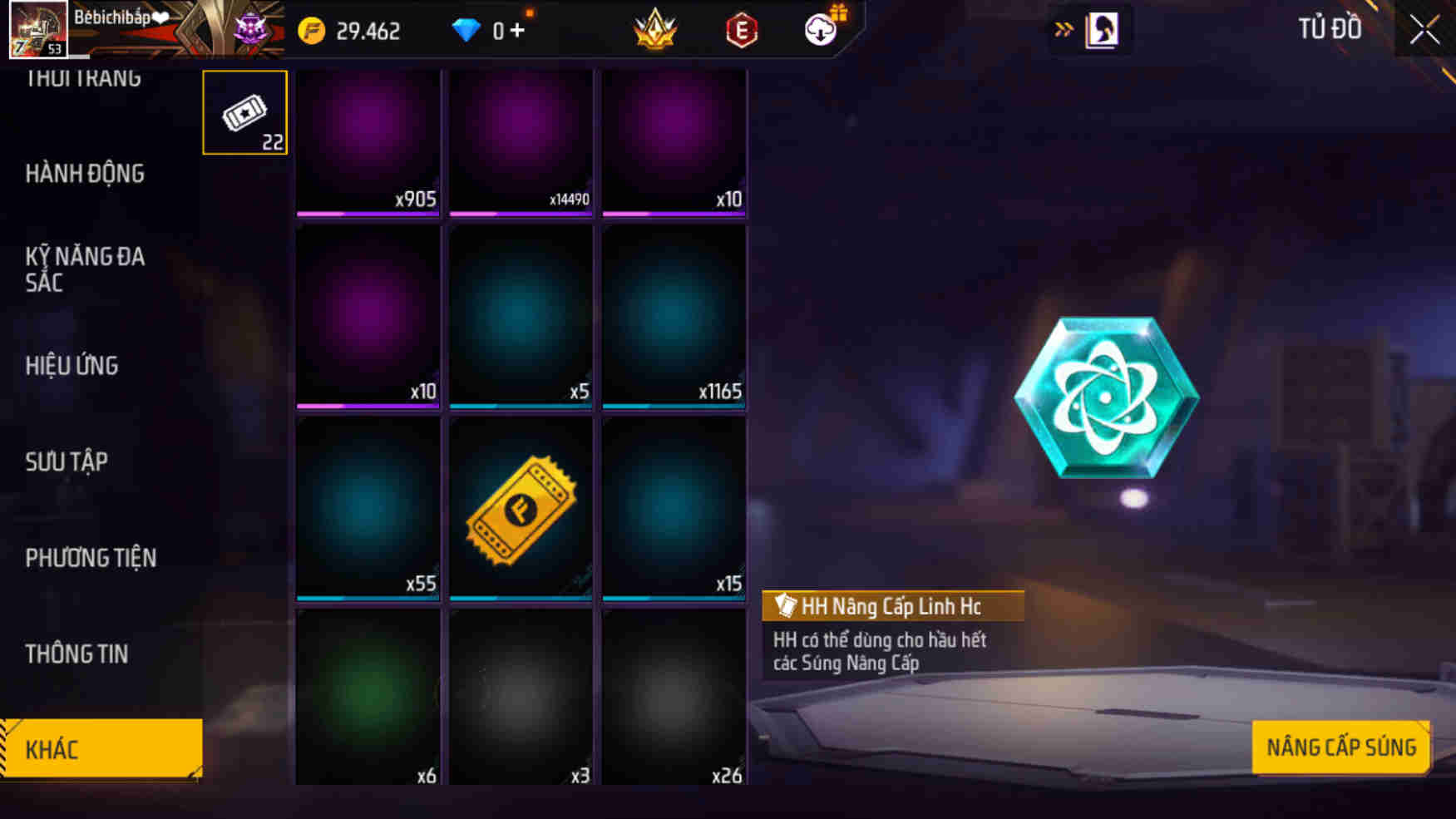
Task: Expand the double-chevron panel at top
Action: [x=1062, y=27]
